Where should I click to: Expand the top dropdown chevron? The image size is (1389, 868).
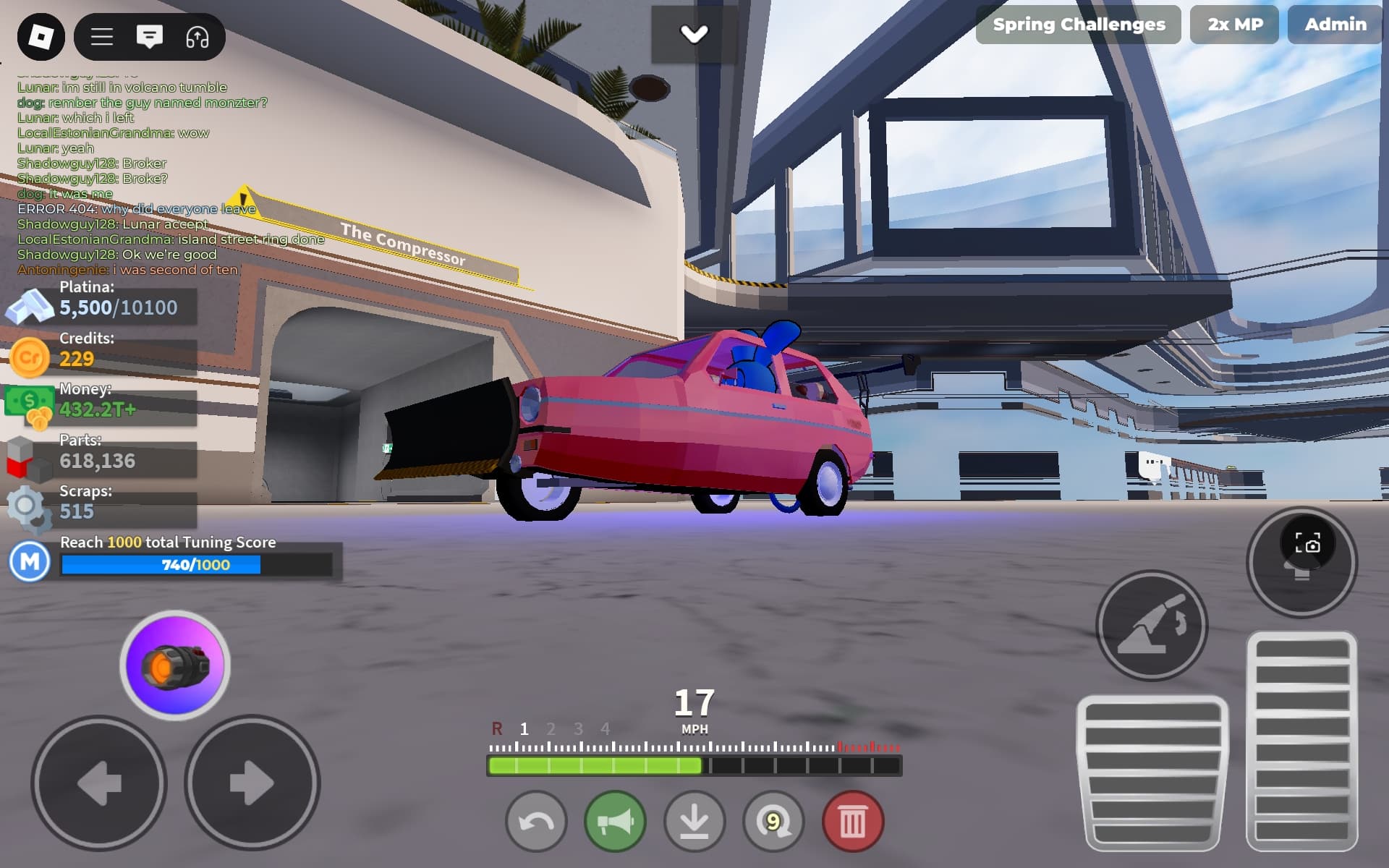click(x=694, y=34)
